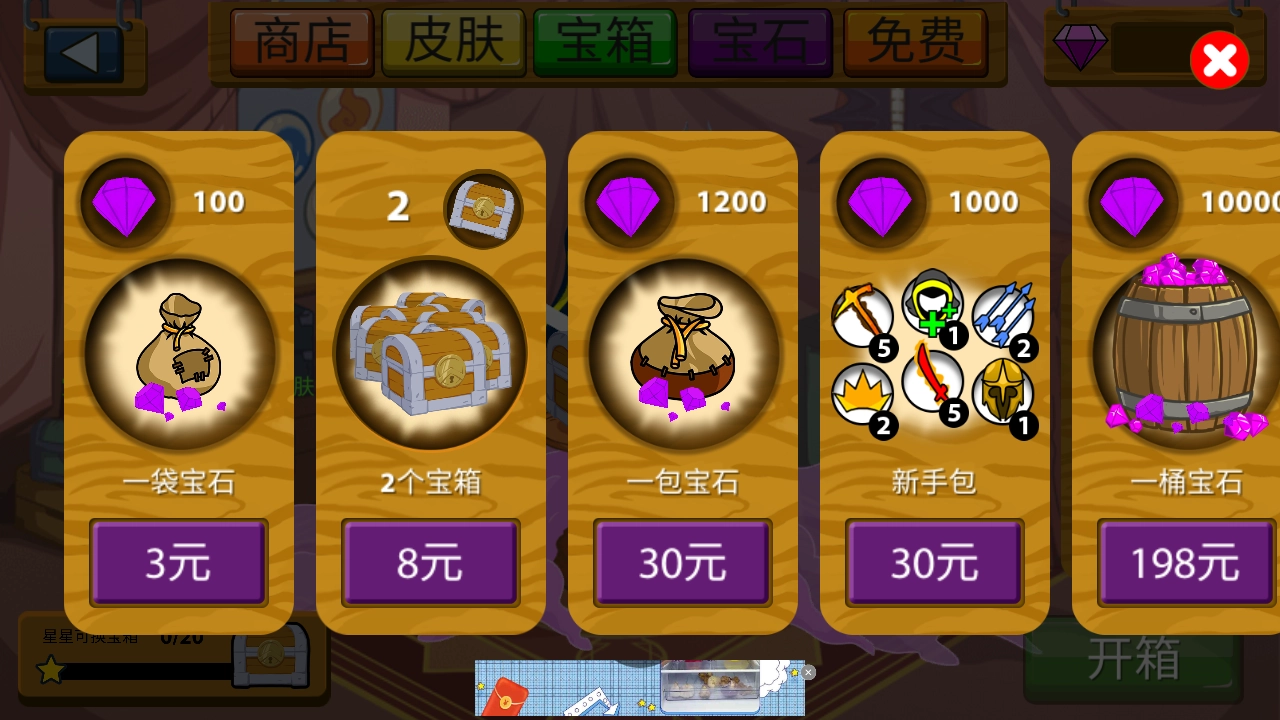Close the ad banner at the bottom

(x=808, y=672)
